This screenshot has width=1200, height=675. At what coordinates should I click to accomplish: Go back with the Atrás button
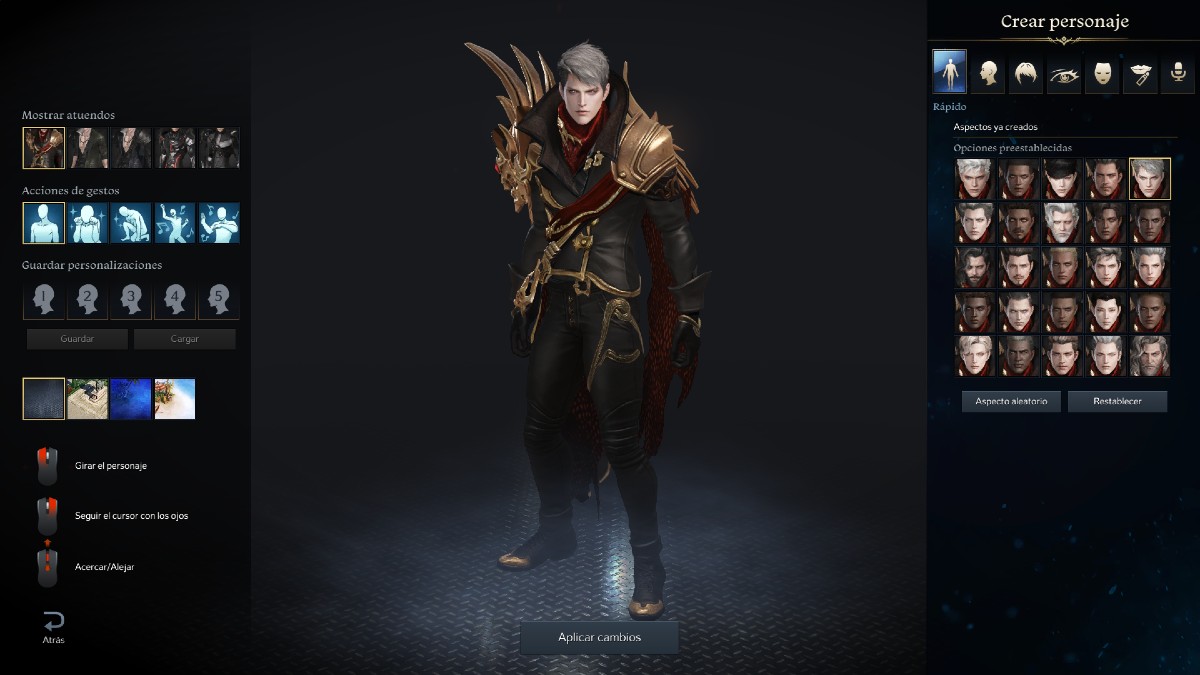click(x=53, y=626)
